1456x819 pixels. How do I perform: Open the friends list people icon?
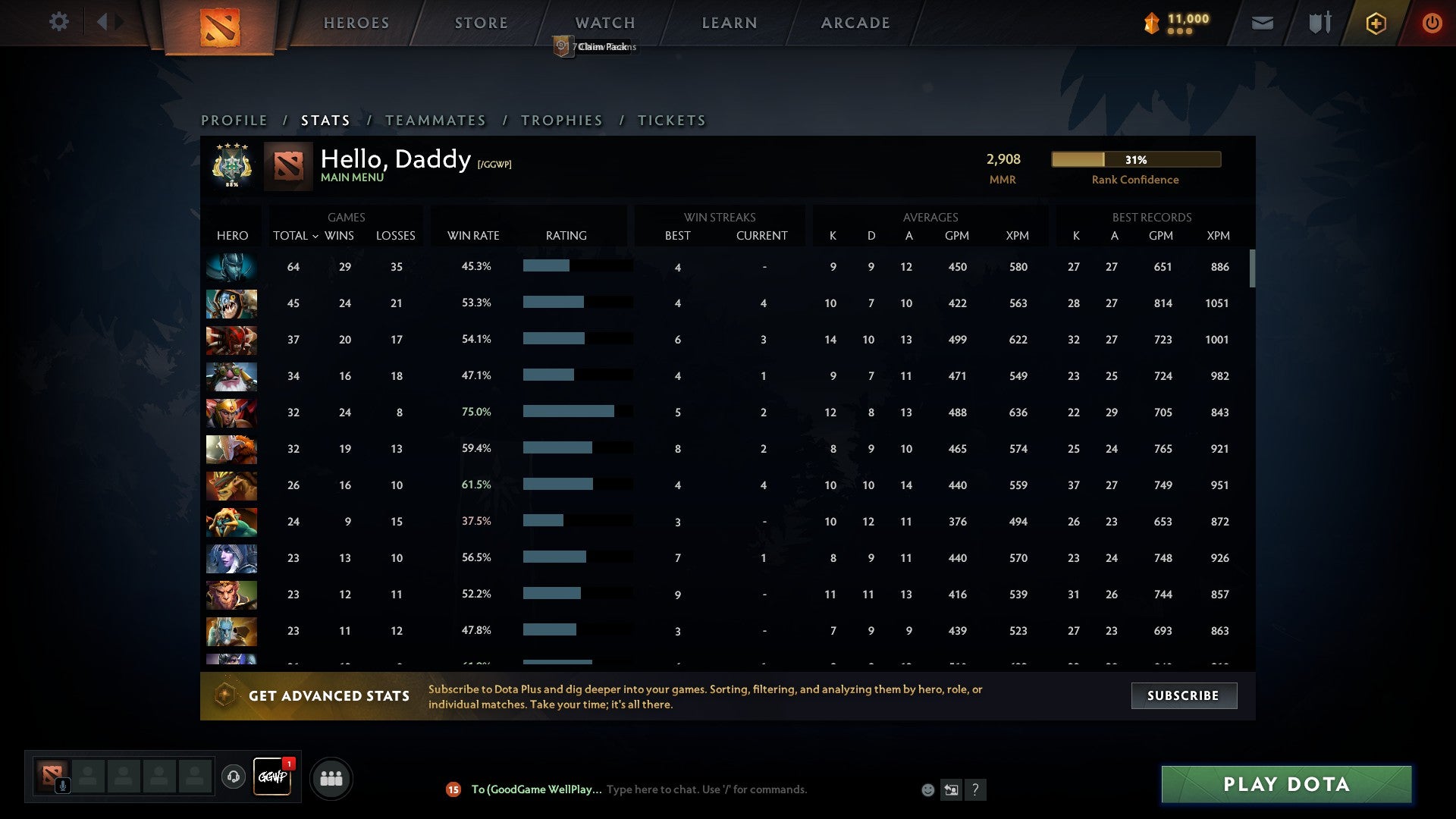(331, 777)
